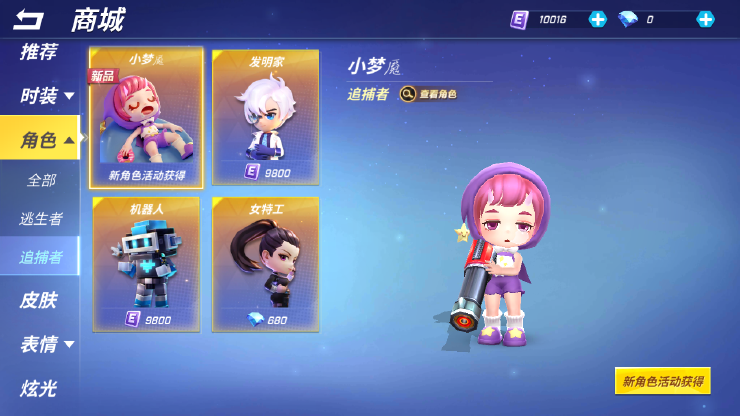Select the 追捕者 hunter filter
Screen dimensions: 740x416
pyautogui.click(x=41, y=257)
